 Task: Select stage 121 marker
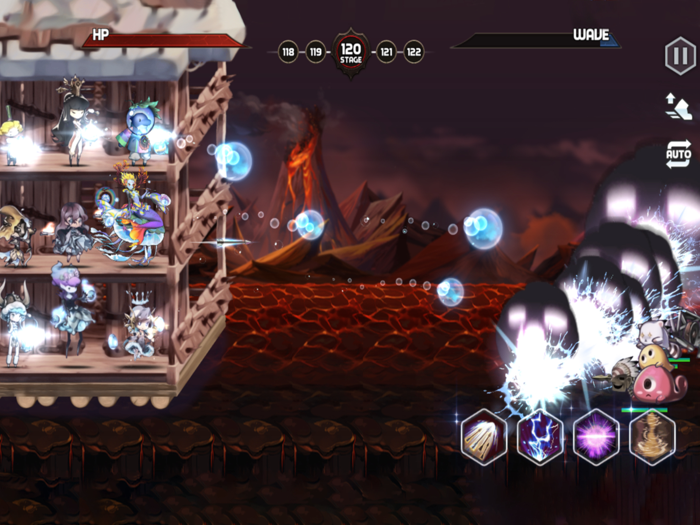(x=386, y=51)
